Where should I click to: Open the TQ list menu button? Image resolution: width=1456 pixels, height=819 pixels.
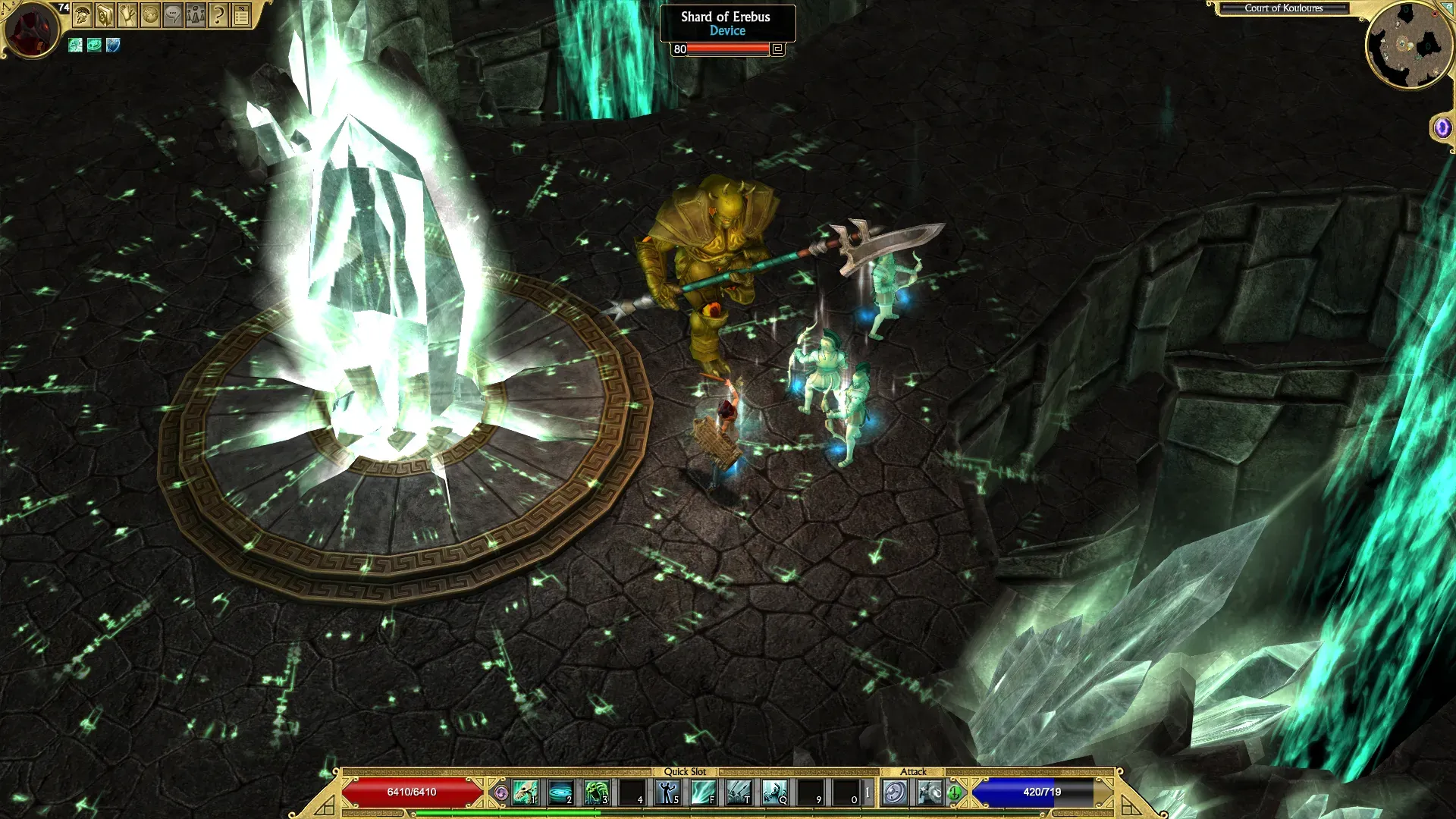click(x=241, y=14)
